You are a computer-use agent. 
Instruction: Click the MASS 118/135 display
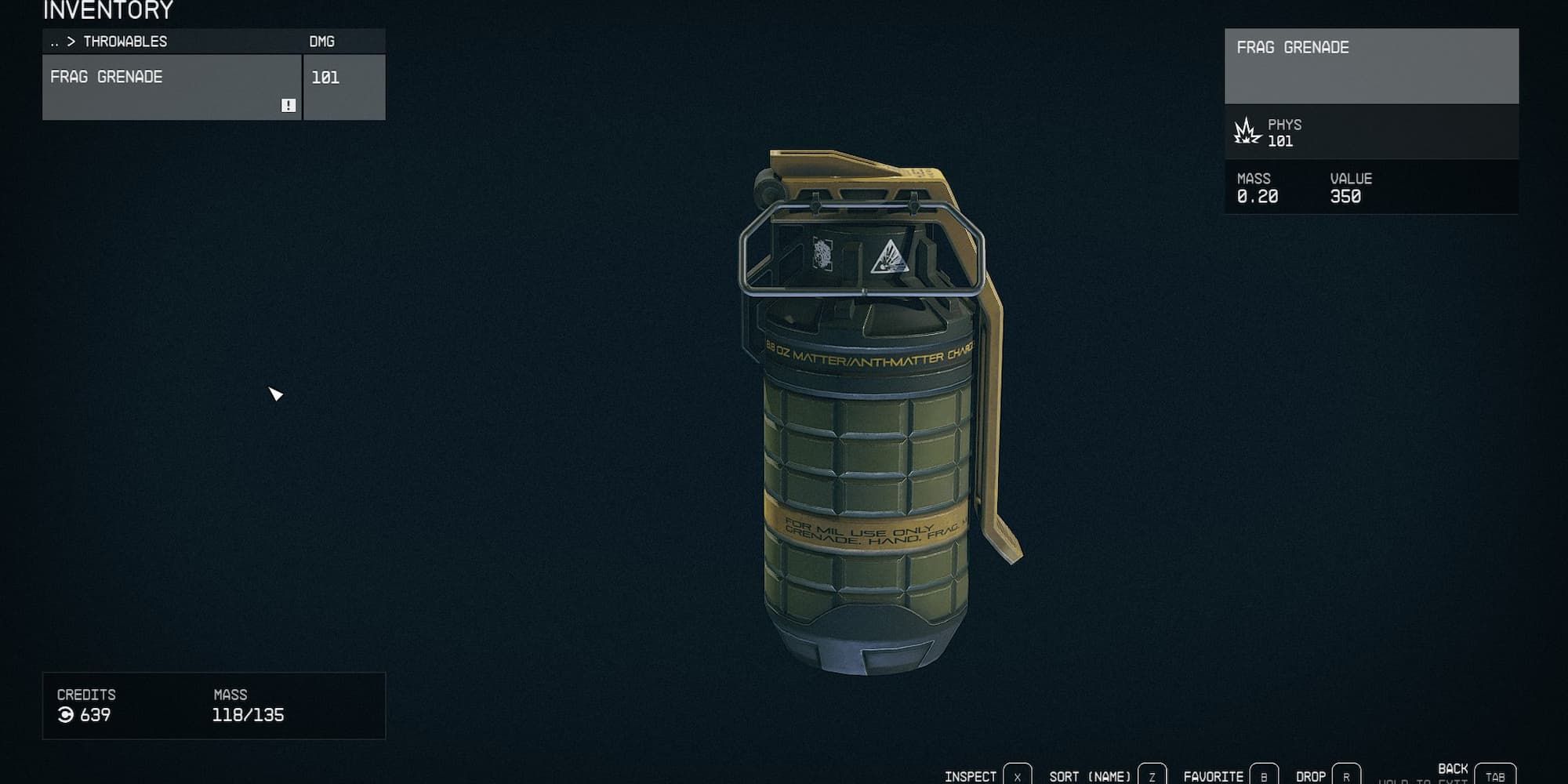[249, 715]
